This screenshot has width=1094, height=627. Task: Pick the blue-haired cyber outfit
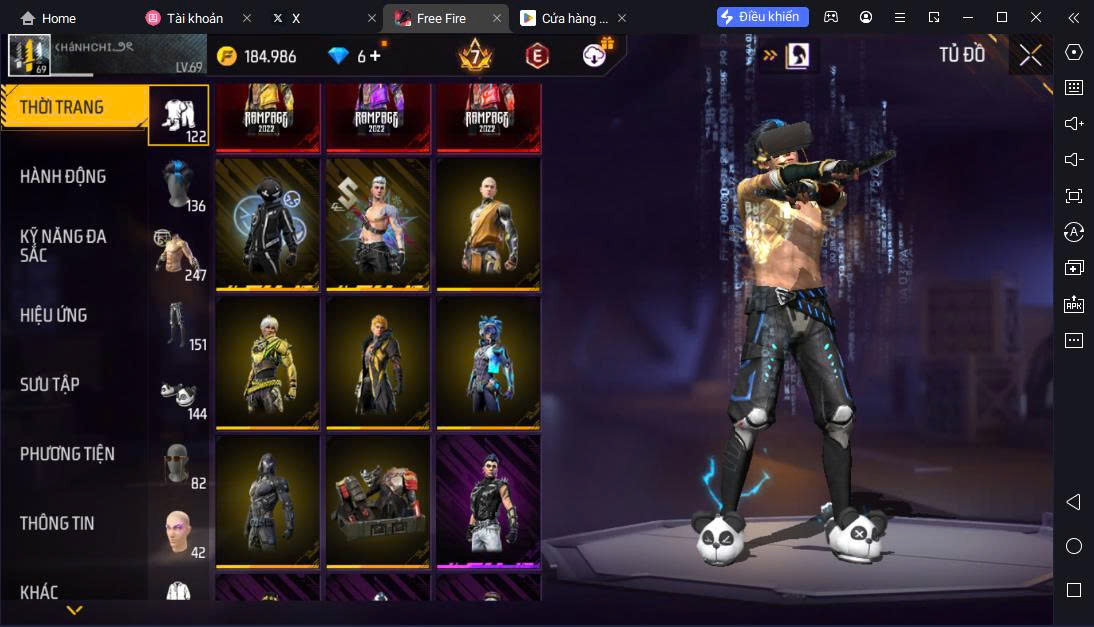click(x=488, y=361)
